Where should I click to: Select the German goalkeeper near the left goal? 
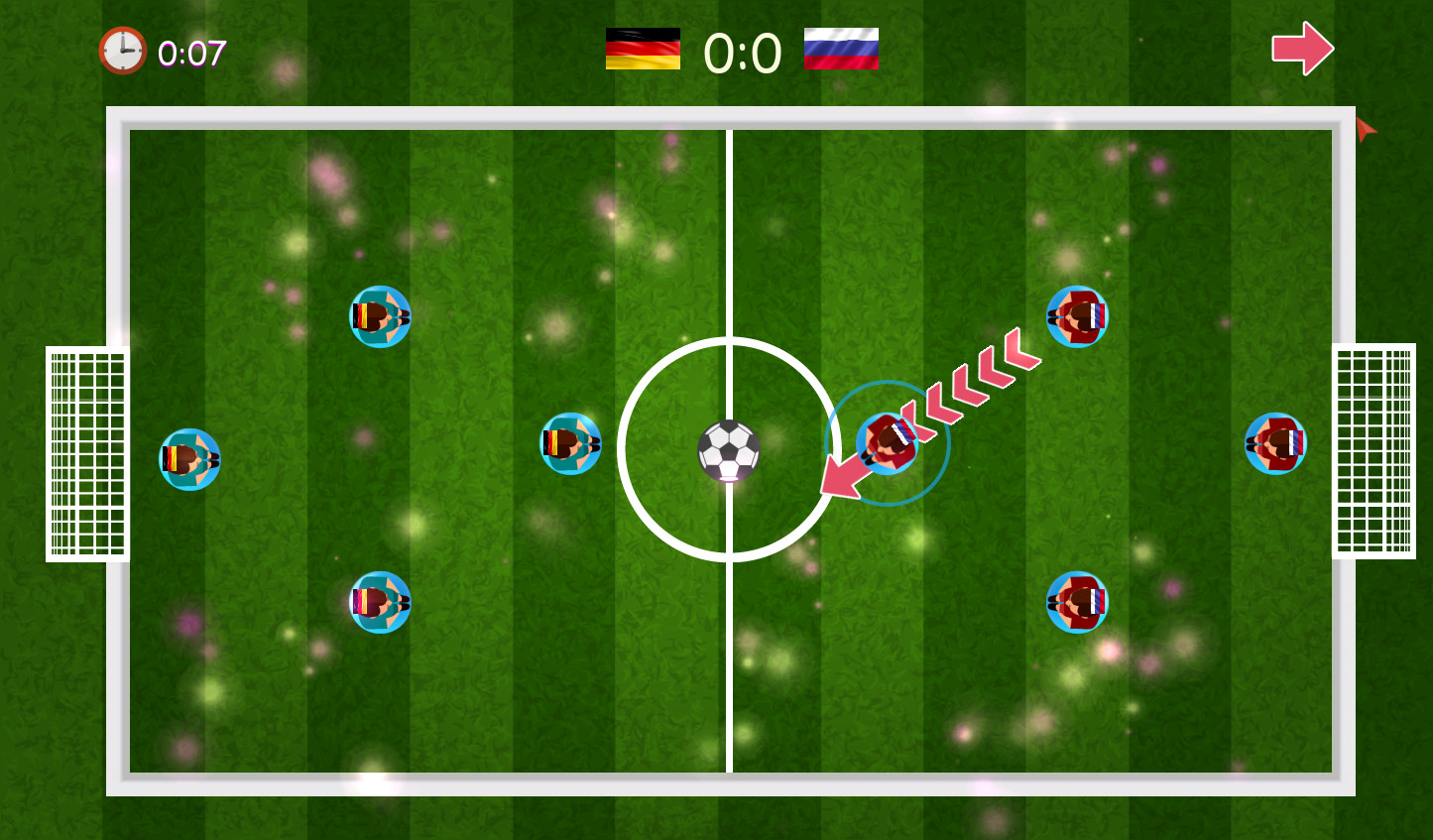pos(189,459)
